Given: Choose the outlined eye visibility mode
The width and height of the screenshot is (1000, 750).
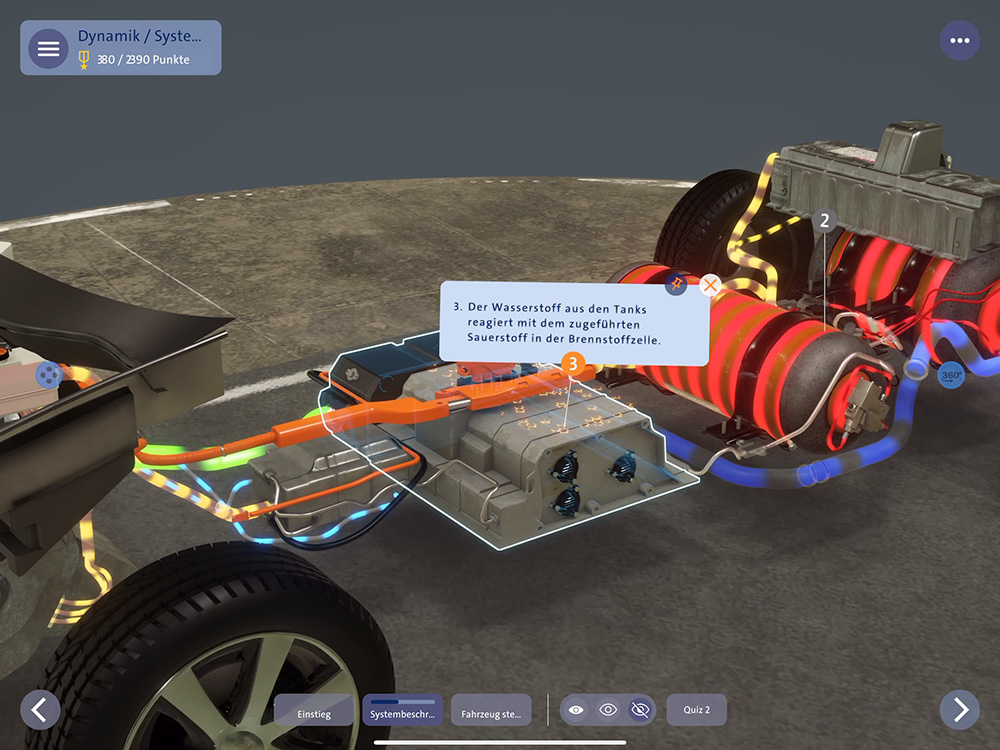Looking at the screenshot, I should coord(608,710).
